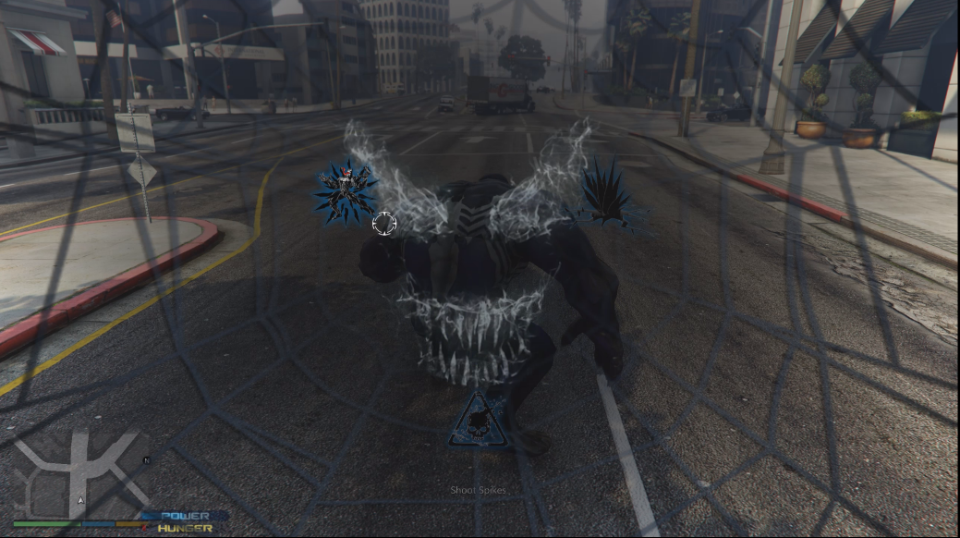Activate the dark spike cluster ability icon
Image resolution: width=960 pixels, height=538 pixels.
pyautogui.click(x=606, y=190)
